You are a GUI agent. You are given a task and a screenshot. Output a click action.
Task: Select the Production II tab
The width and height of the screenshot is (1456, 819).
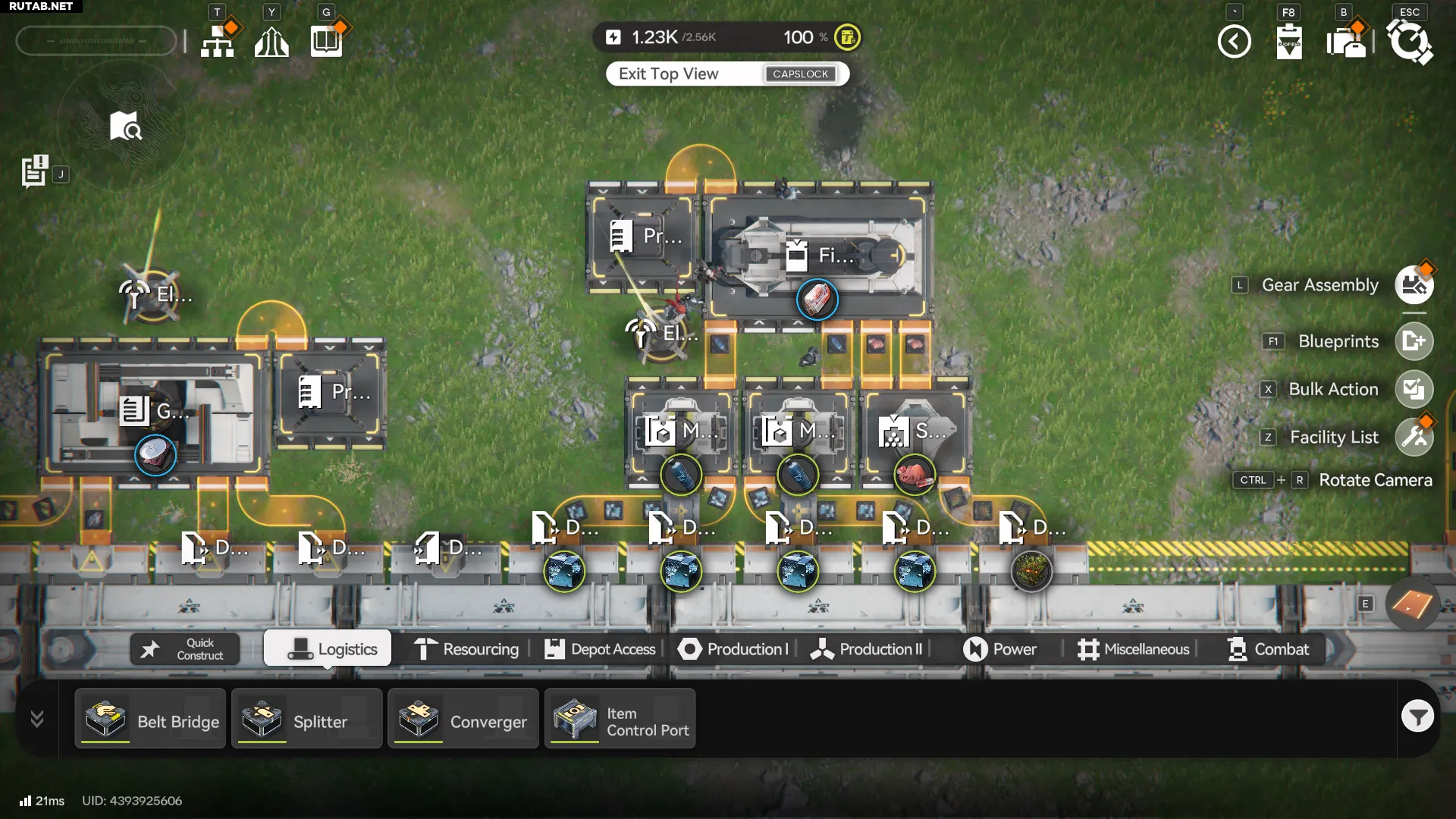coord(866,649)
